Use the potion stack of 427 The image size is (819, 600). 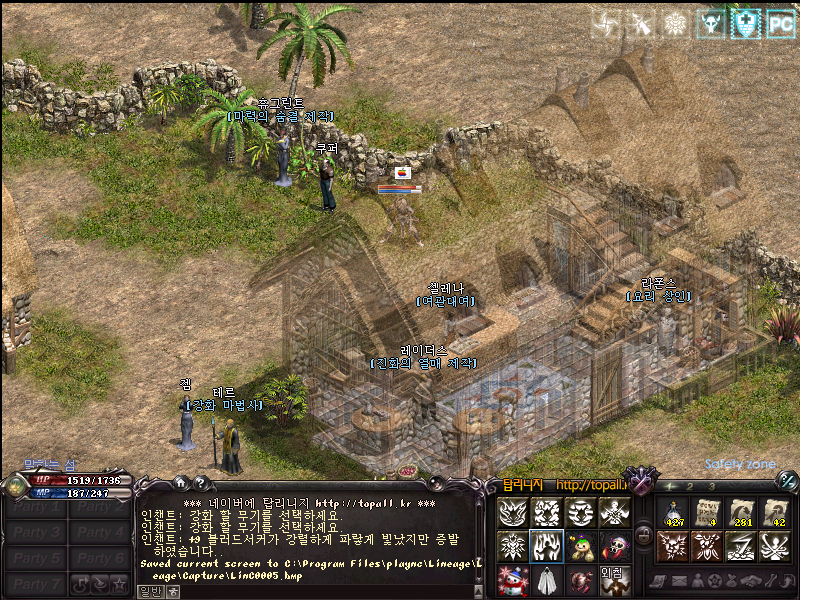point(672,512)
